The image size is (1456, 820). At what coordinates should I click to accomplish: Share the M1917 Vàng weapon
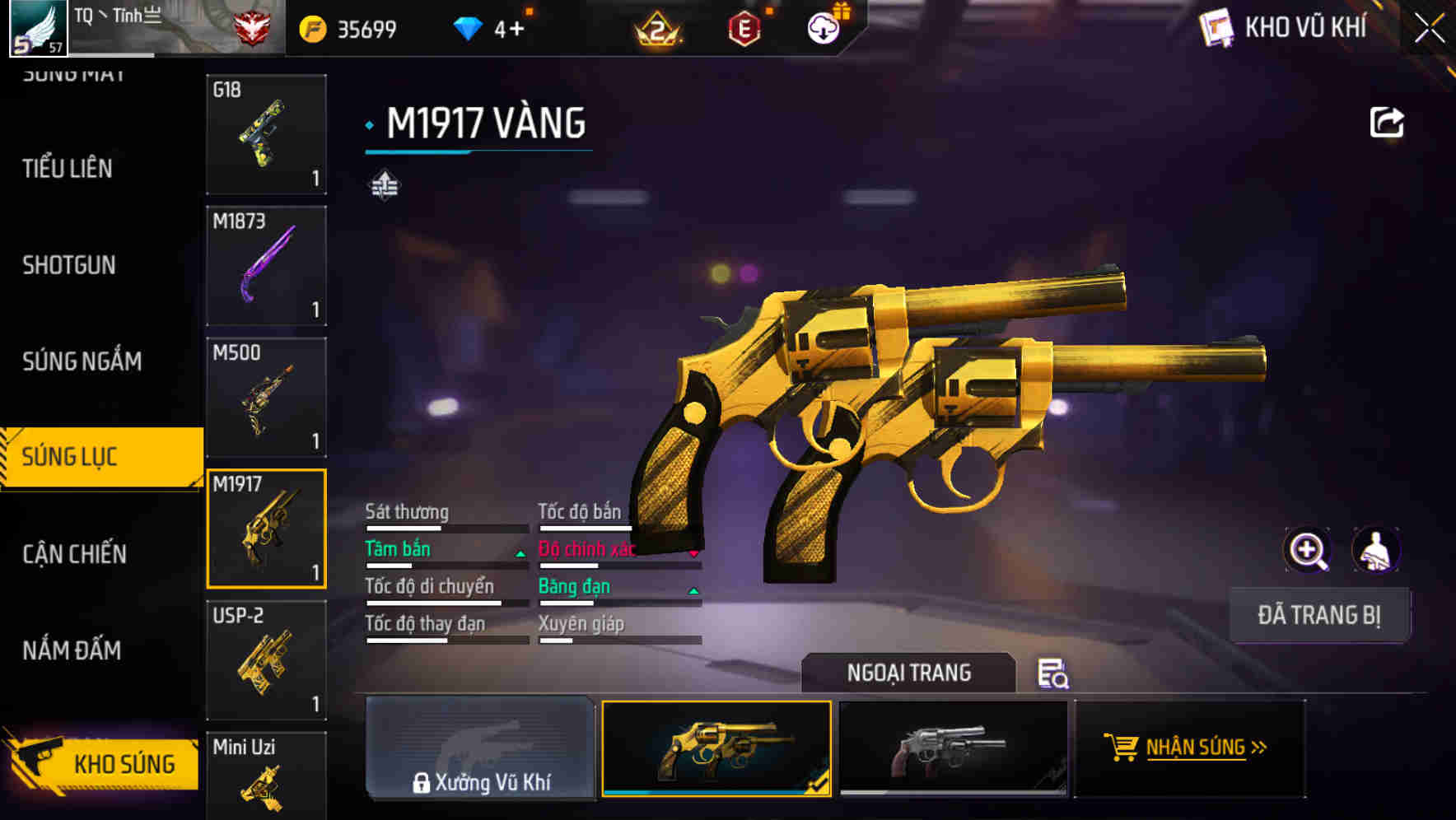1387,121
